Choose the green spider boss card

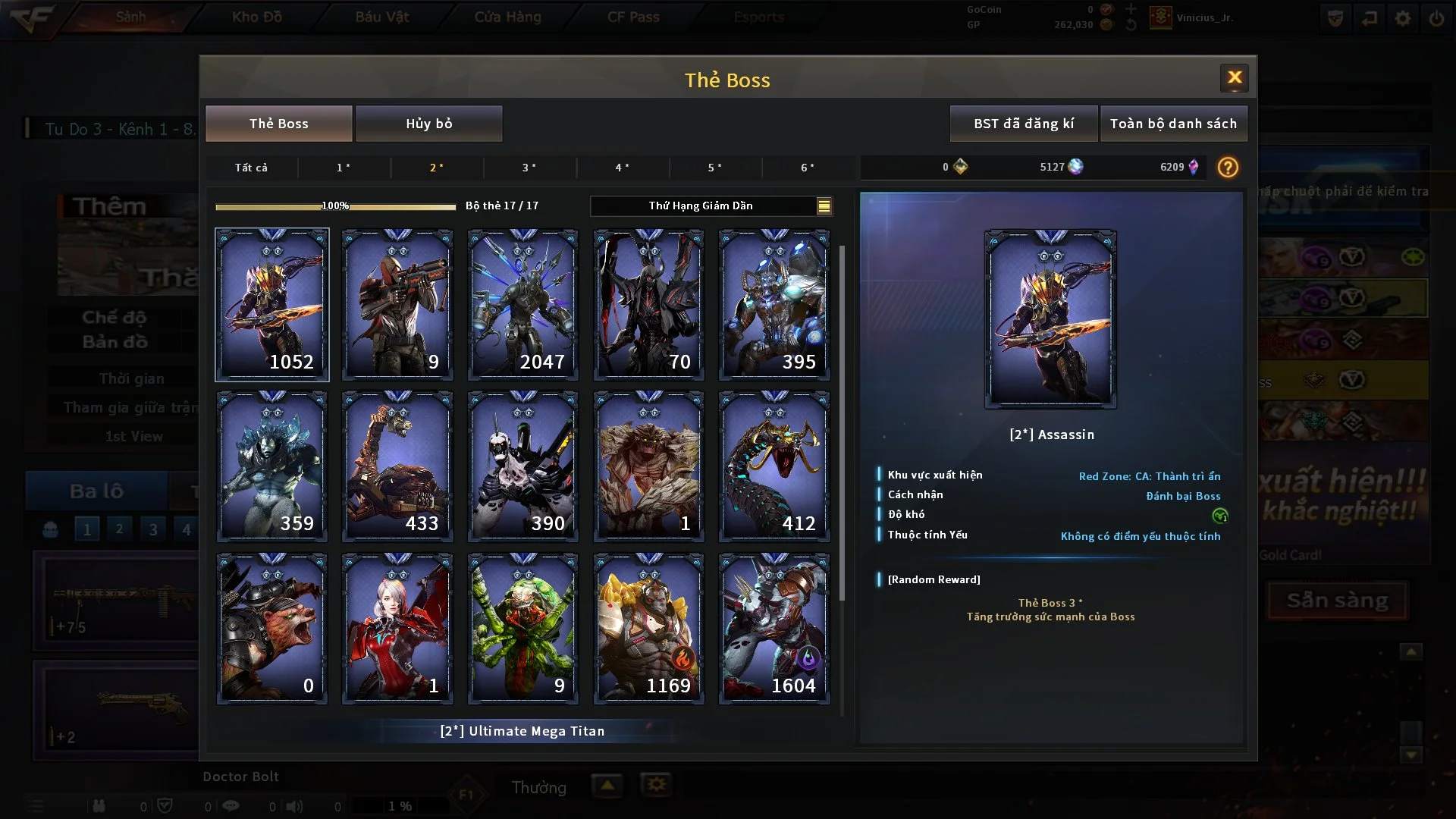523,629
